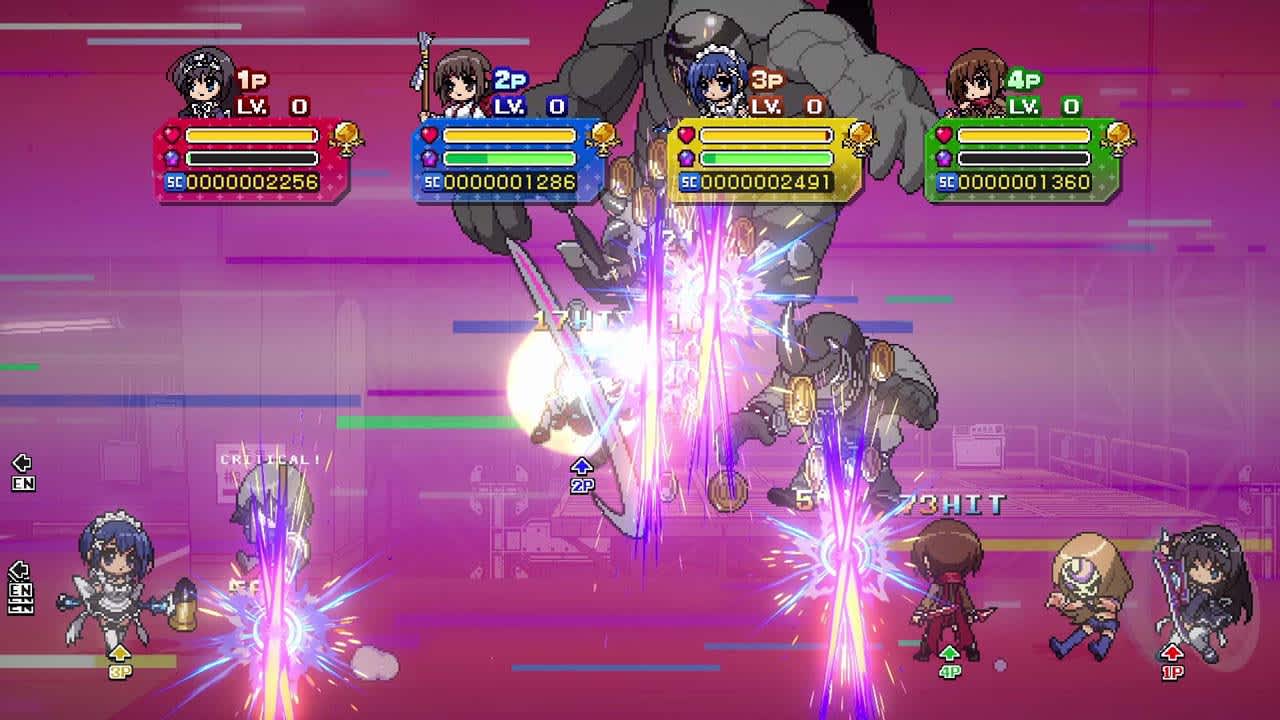Viewport: 1280px width, 720px height.
Task: Toggle Player 2's blue position marker arrow
Action: 582,470
